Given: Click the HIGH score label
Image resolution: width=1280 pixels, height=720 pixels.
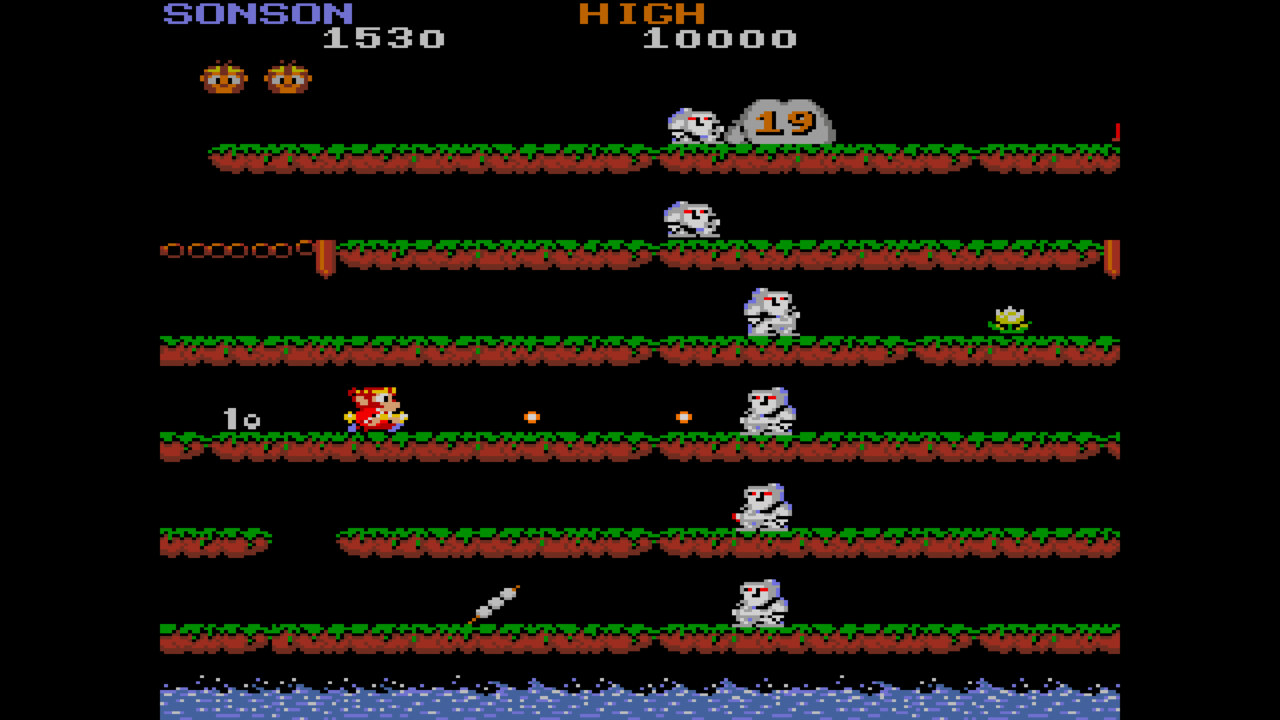Looking at the screenshot, I should pos(640,13).
